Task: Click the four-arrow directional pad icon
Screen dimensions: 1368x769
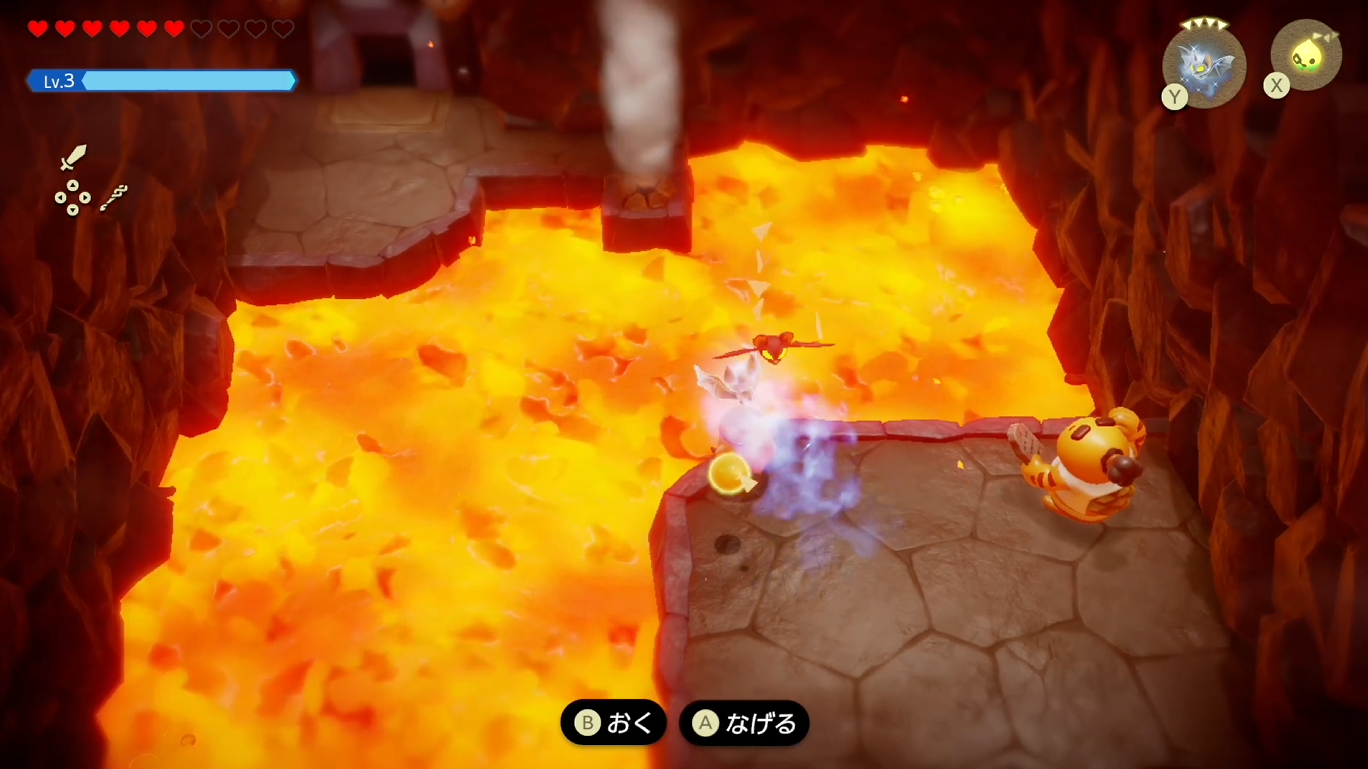Action: (x=72, y=198)
